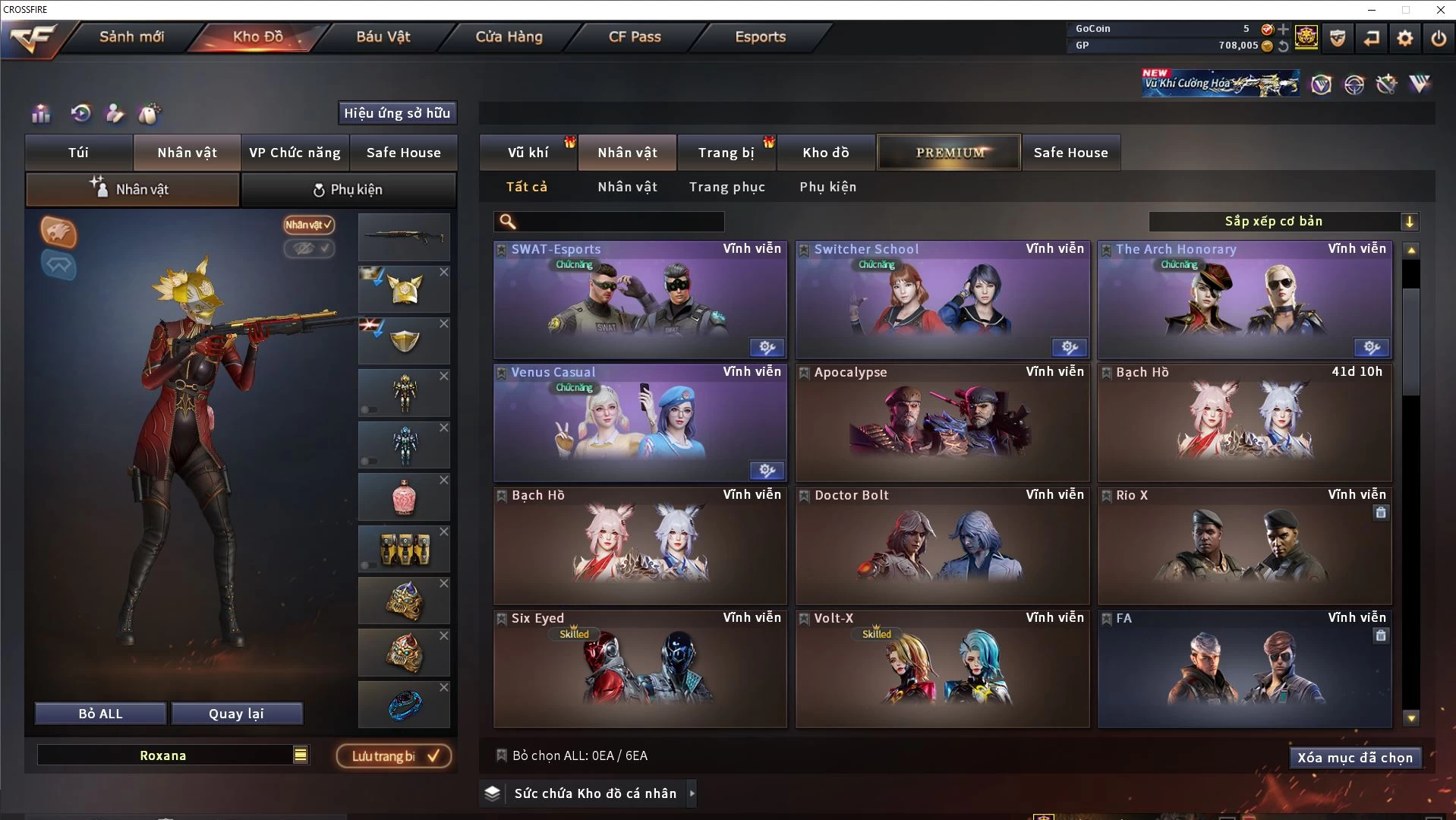Pick the Volt-X character card
The image size is (1456, 820).
tap(941, 668)
